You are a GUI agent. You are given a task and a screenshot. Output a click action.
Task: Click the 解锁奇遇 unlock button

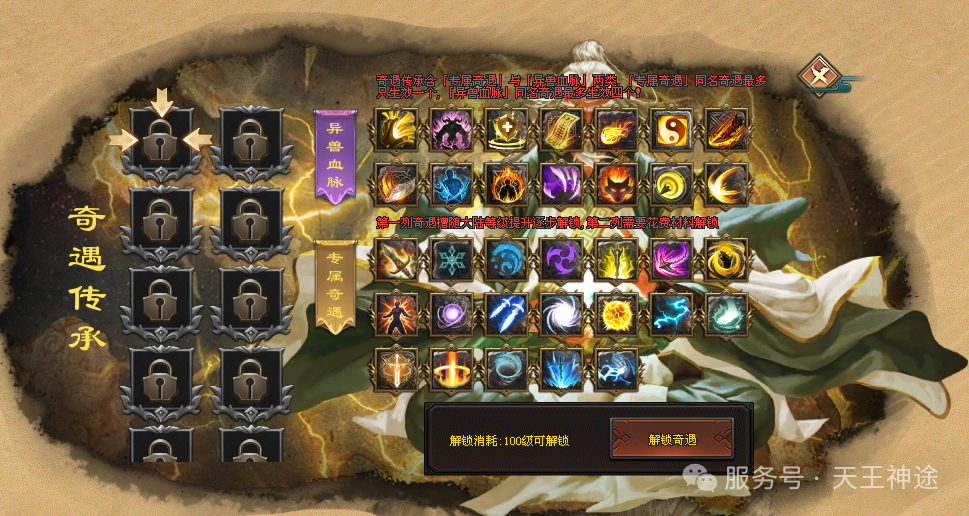pos(672,439)
